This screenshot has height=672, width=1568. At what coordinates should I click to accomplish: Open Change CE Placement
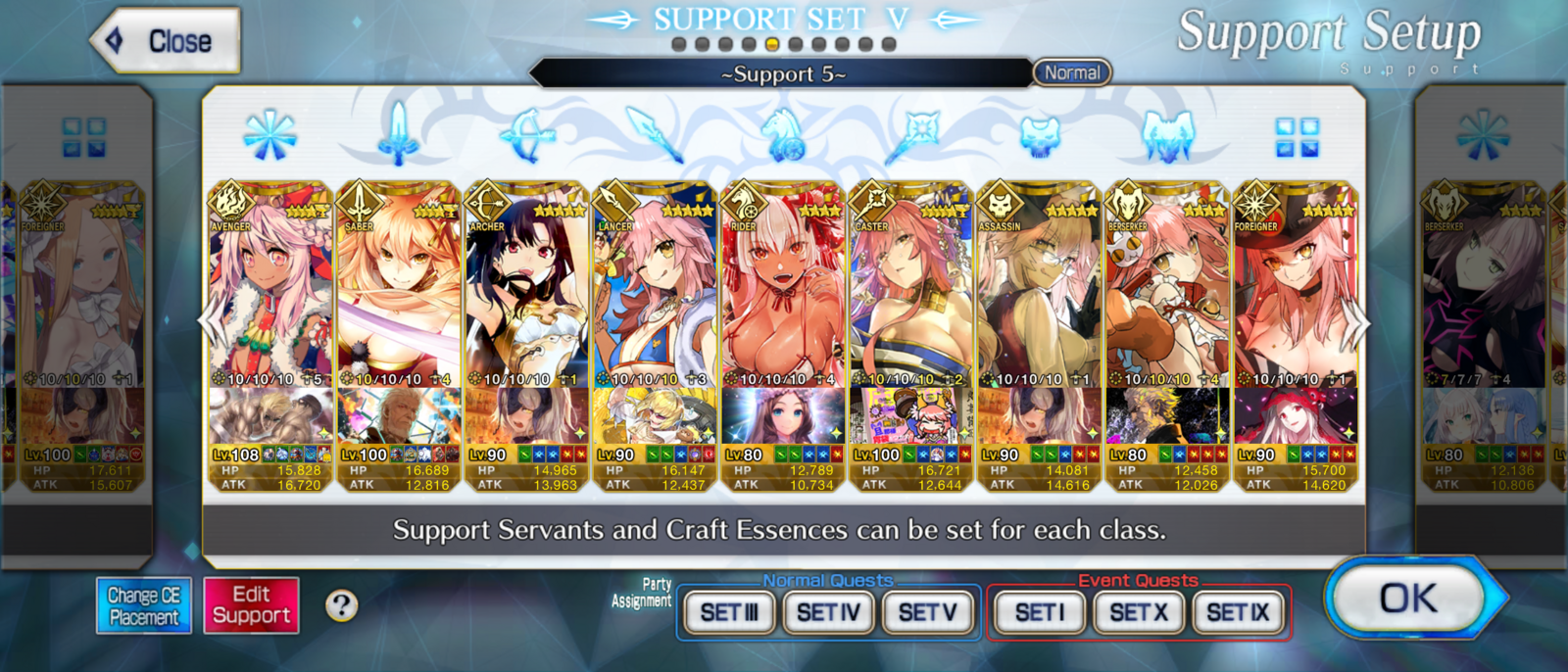coord(143,605)
